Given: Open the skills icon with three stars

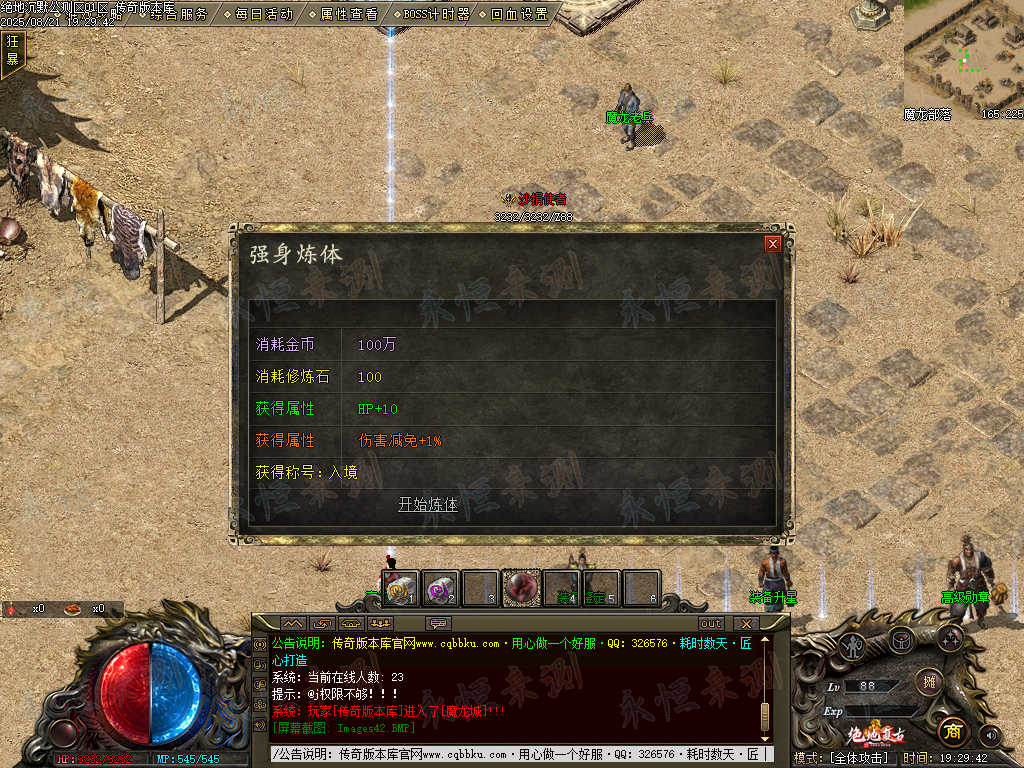Looking at the screenshot, I should (x=949, y=638).
